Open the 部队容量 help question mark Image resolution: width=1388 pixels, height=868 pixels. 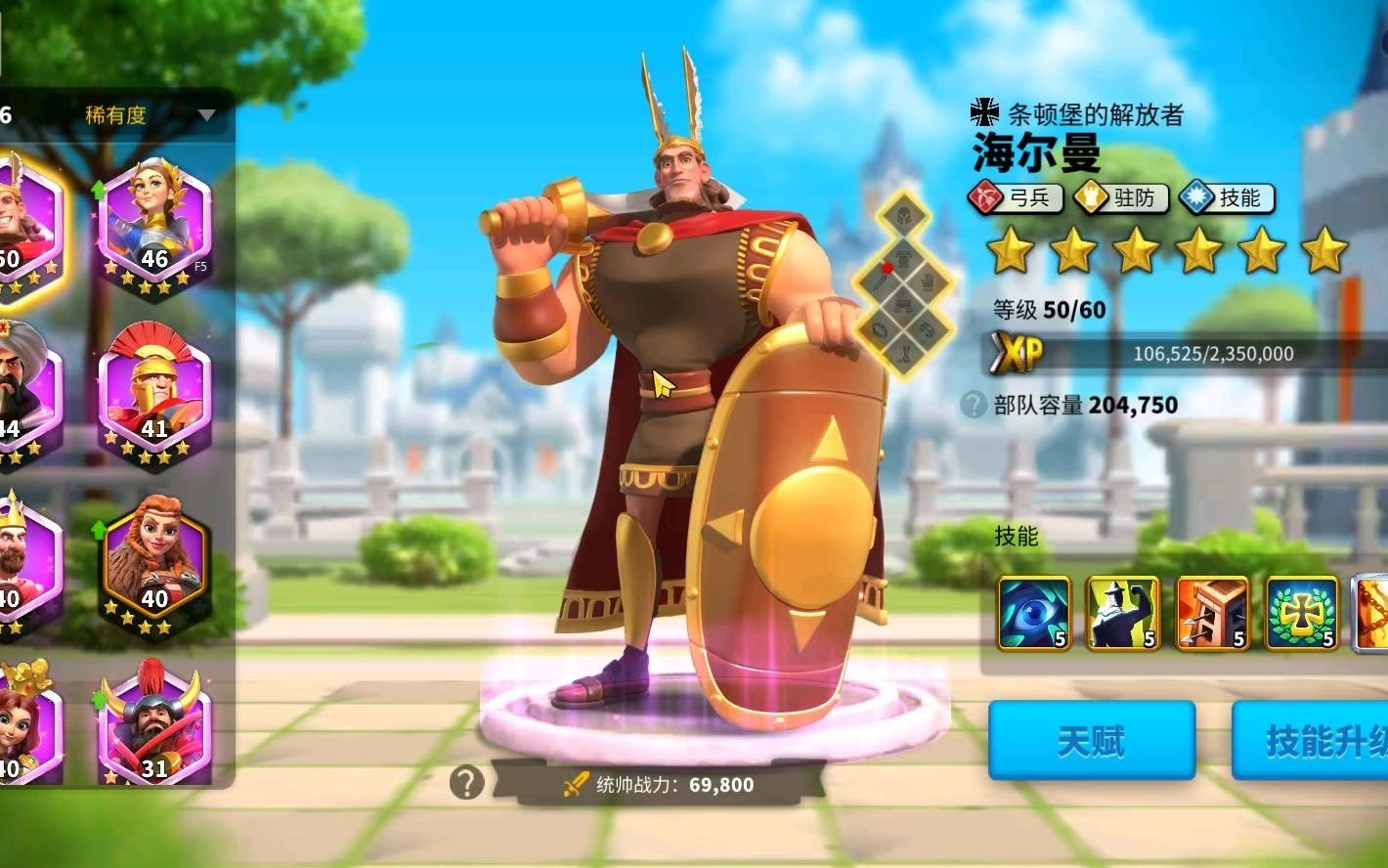[973, 405]
